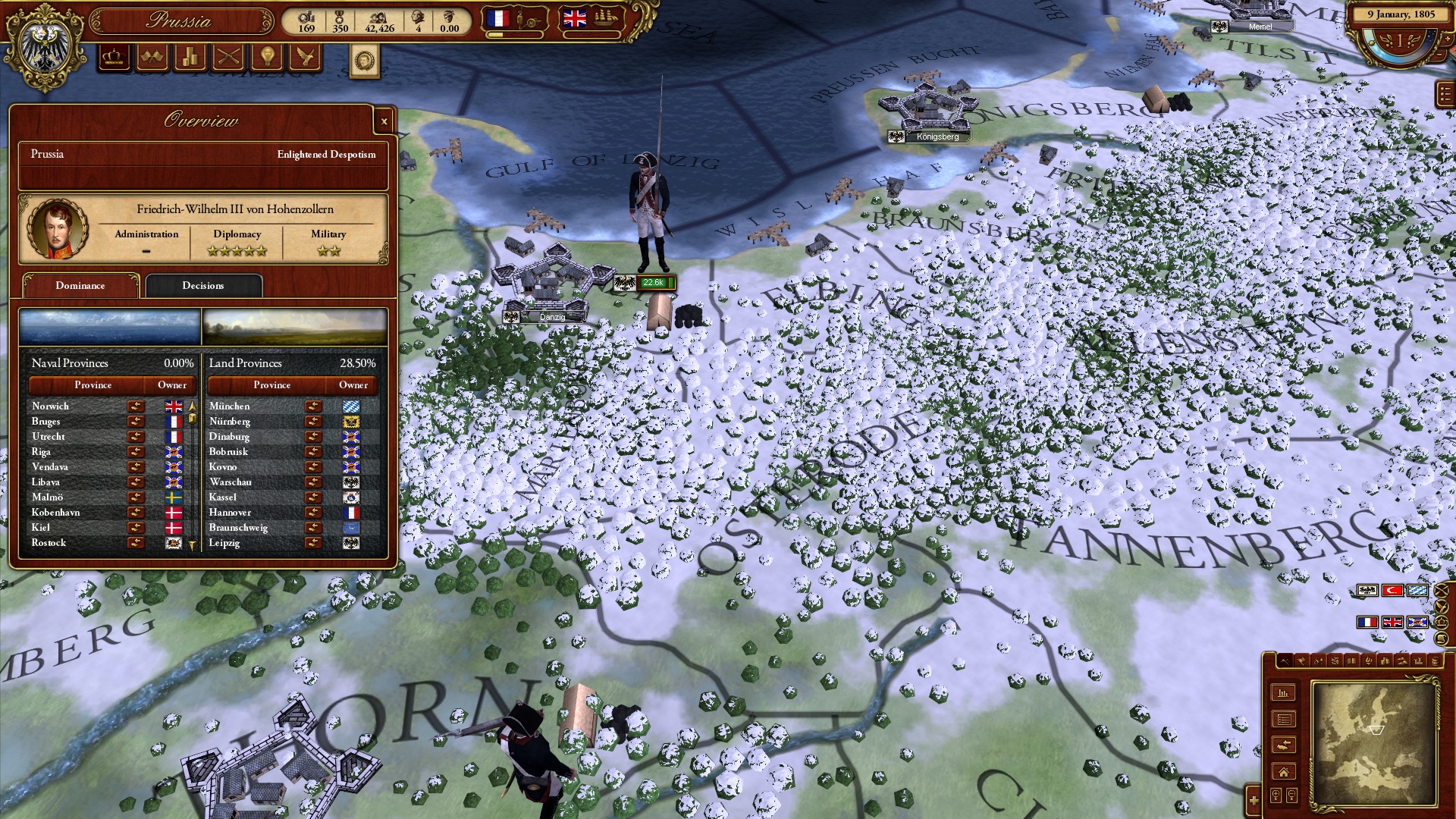
Task: Zoom in with the minimap plus magnifier
Action: point(1276,795)
